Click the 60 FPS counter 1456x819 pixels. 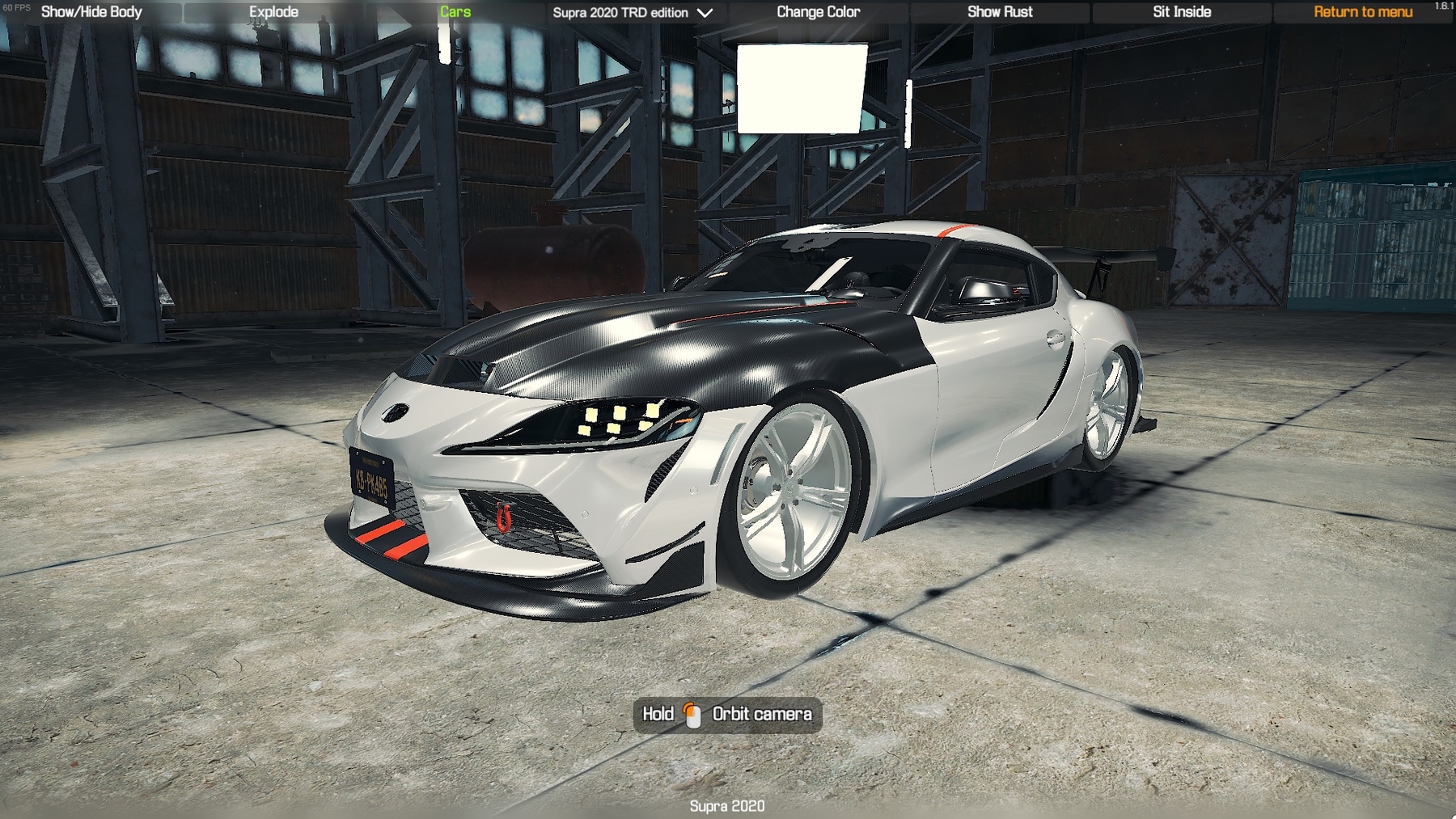16,6
